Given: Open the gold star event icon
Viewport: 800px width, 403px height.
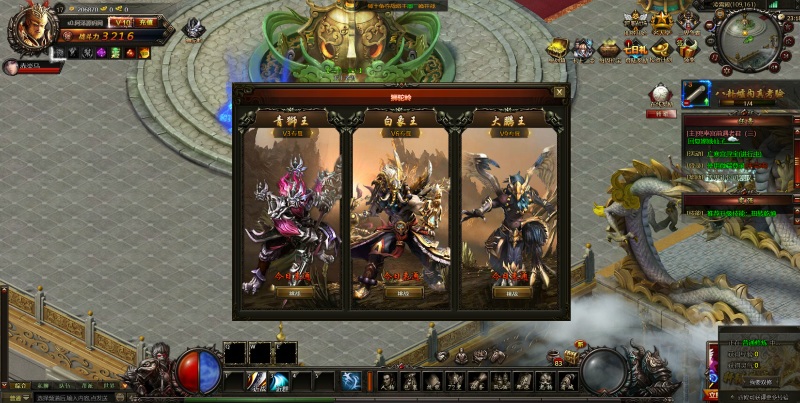Looking at the screenshot, I should (661, 22).
